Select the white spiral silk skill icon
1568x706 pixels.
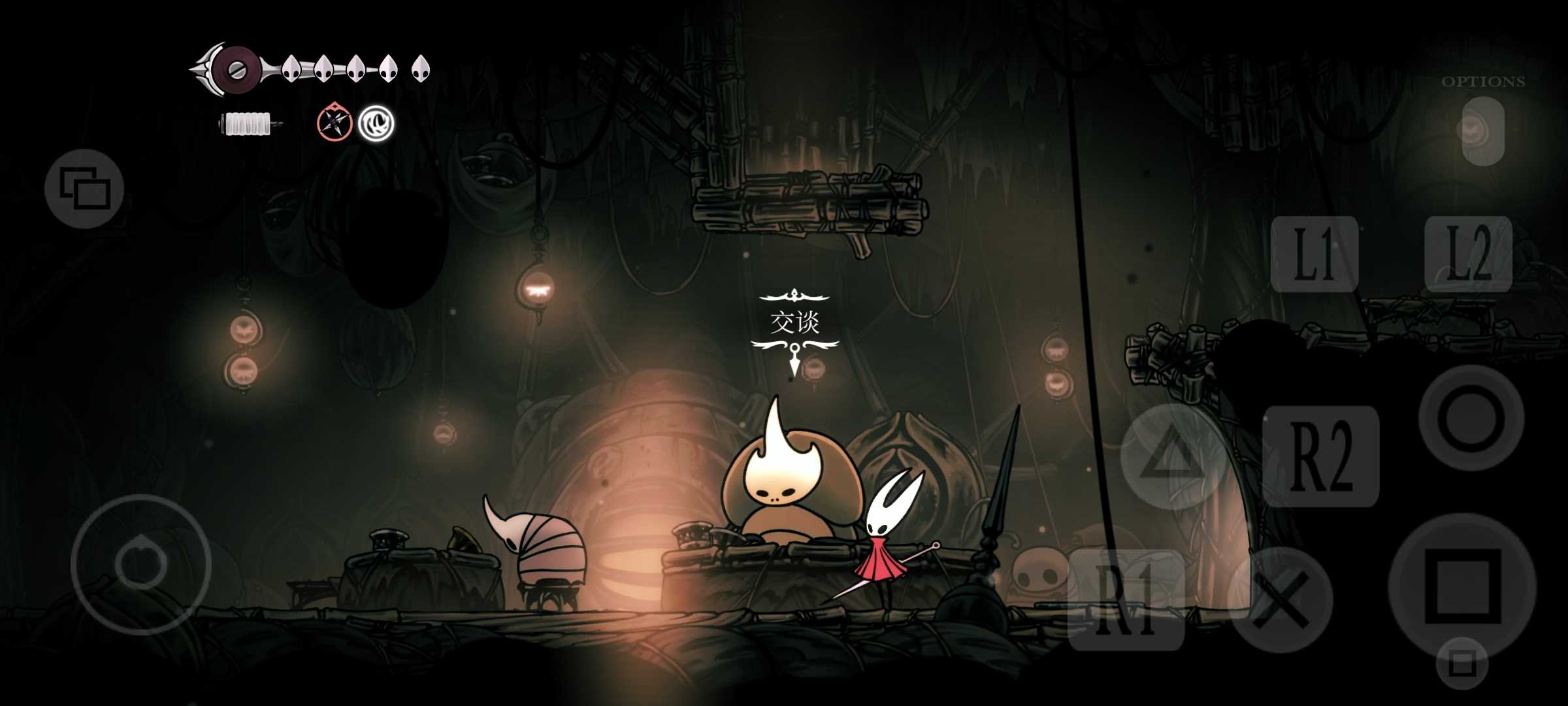click(x=376, y=122)
